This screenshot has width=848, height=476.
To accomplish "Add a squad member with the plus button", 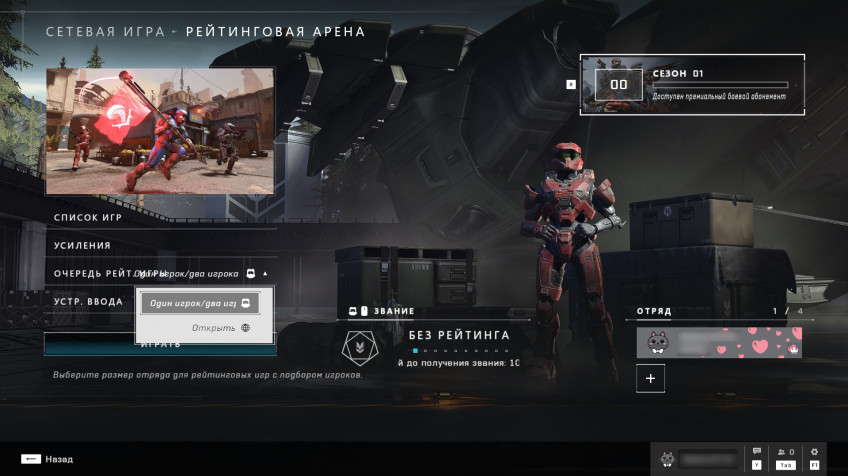I will click(x=650, y=379).
